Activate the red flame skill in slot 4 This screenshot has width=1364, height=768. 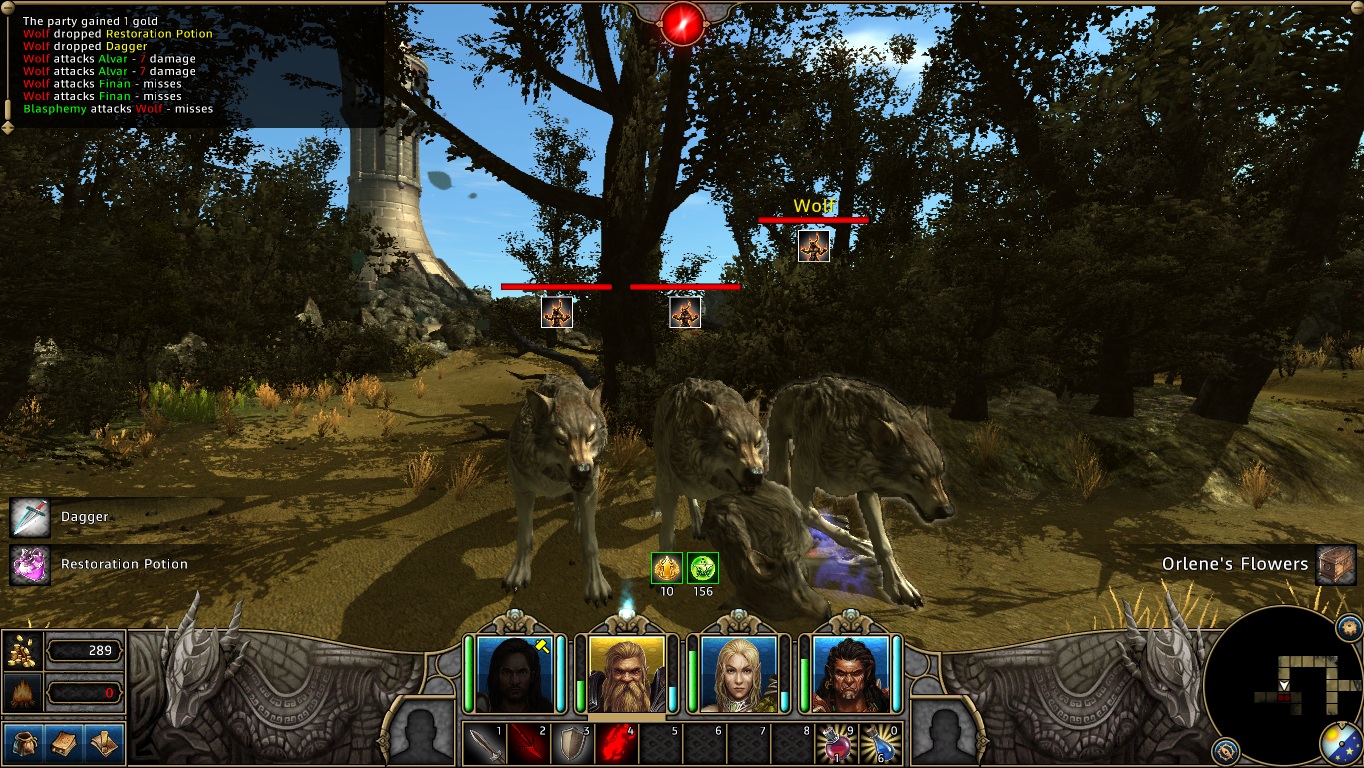click(618, 744)
